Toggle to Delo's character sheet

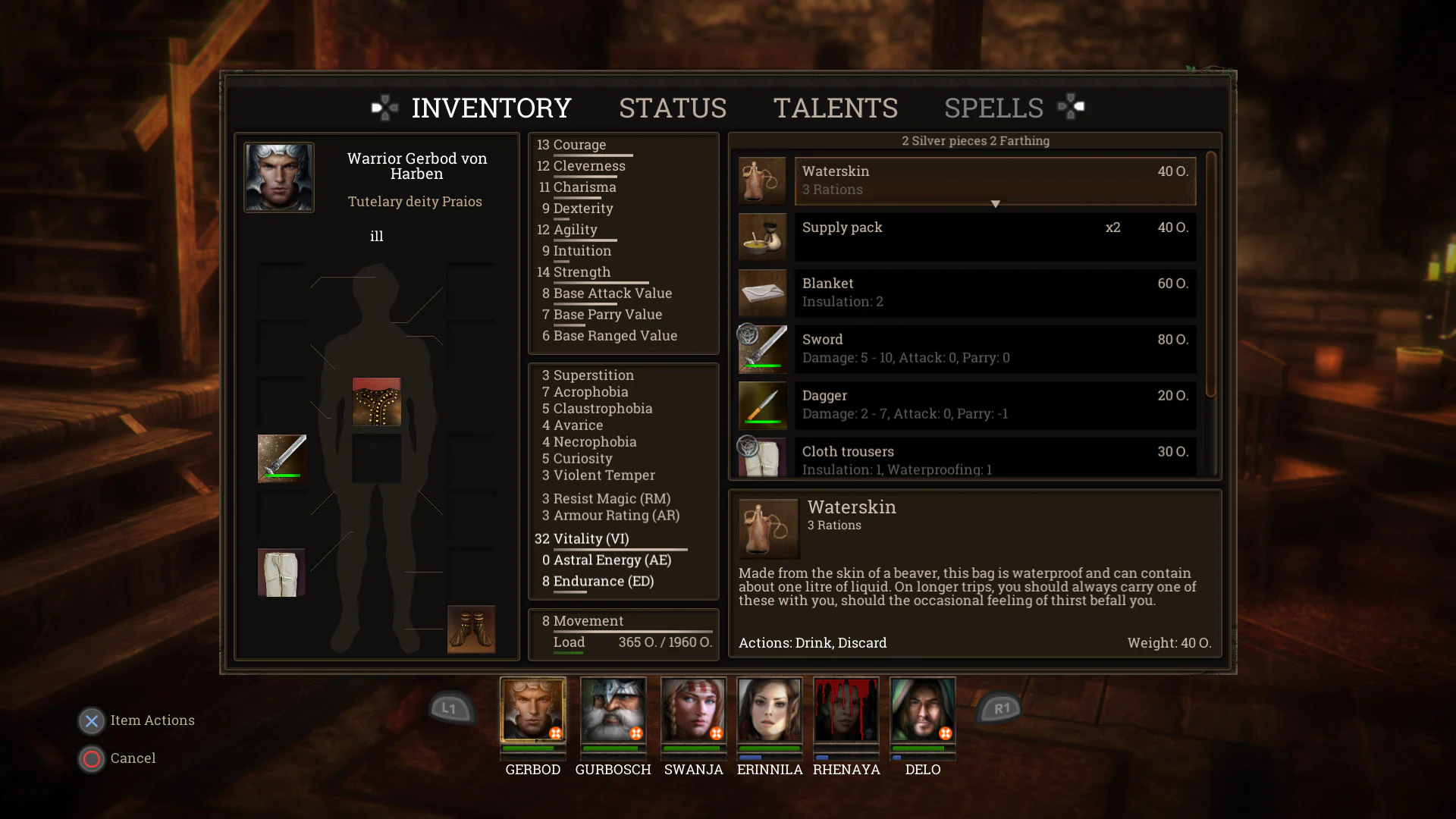922,715
